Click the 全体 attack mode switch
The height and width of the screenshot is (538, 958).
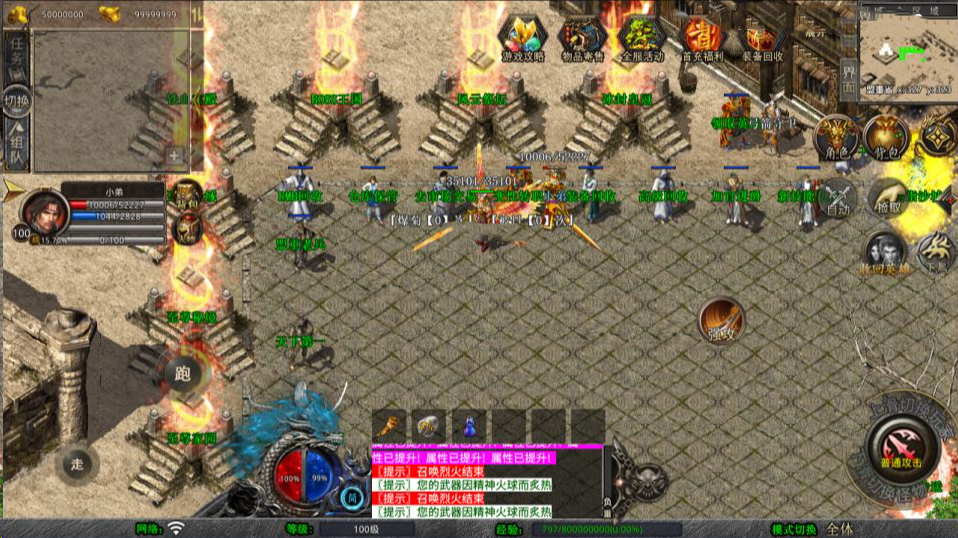point(840,529)
